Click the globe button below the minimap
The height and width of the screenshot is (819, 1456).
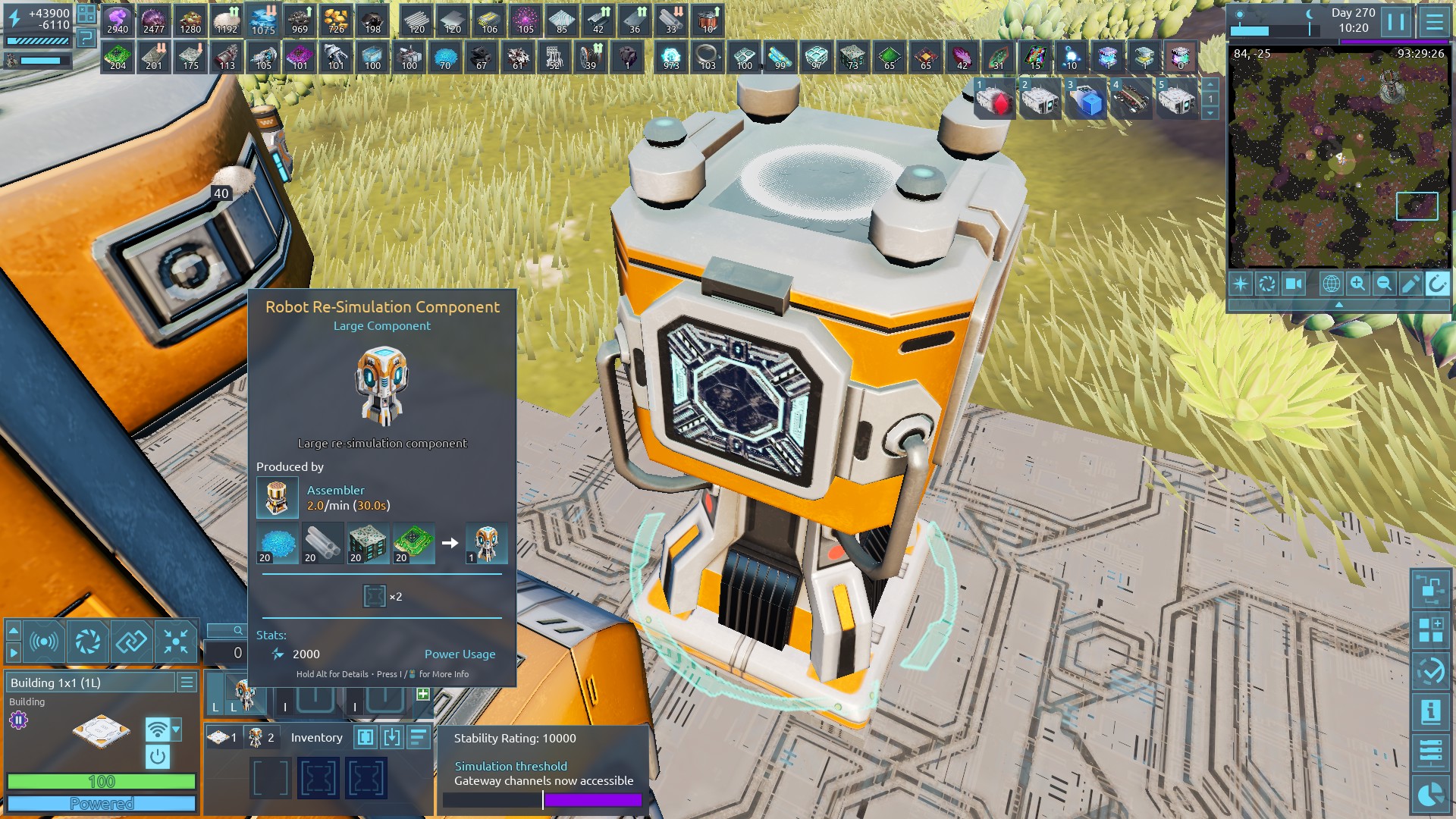tap(1331, 284)
